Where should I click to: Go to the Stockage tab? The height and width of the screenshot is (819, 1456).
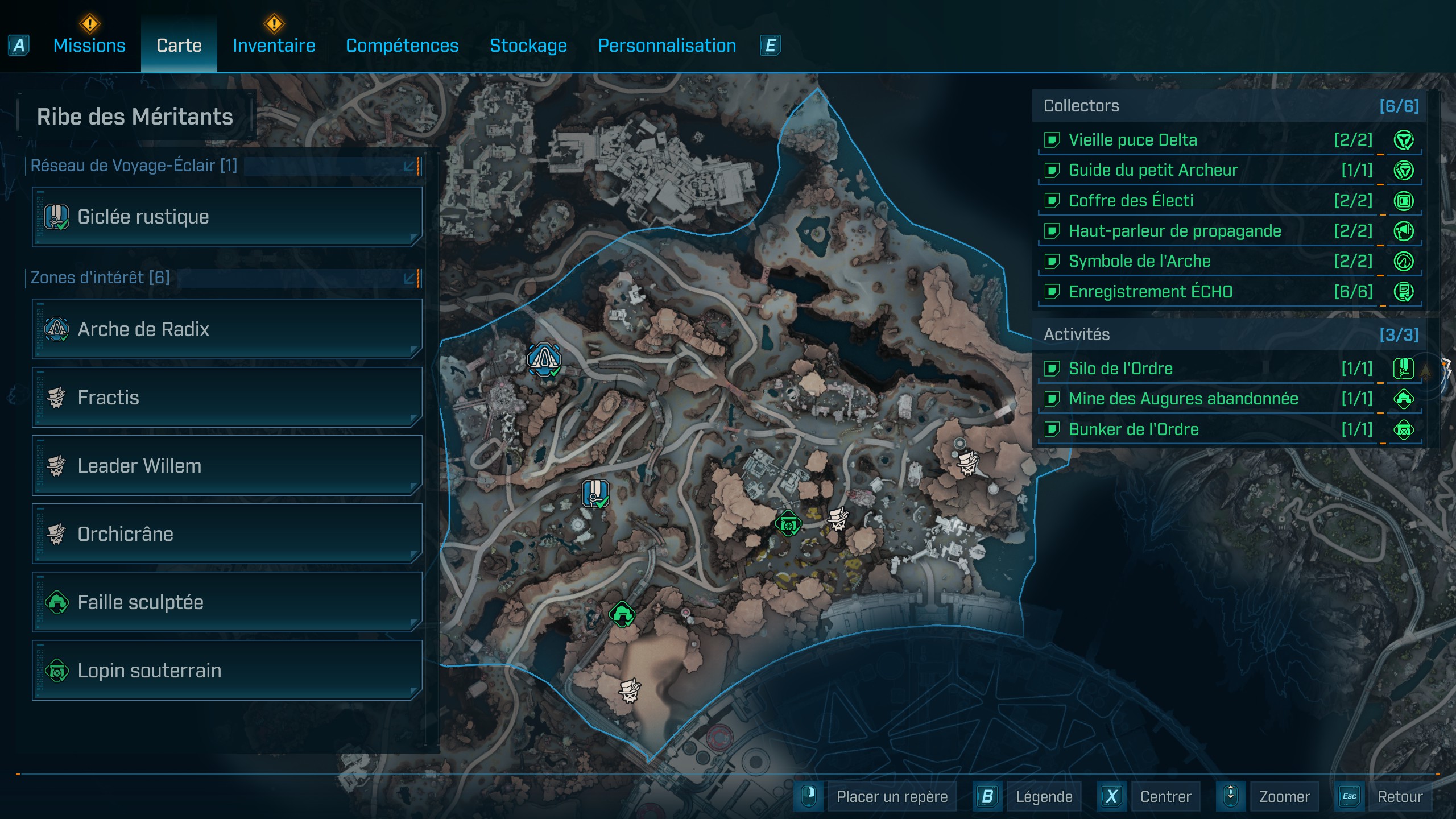528,45
